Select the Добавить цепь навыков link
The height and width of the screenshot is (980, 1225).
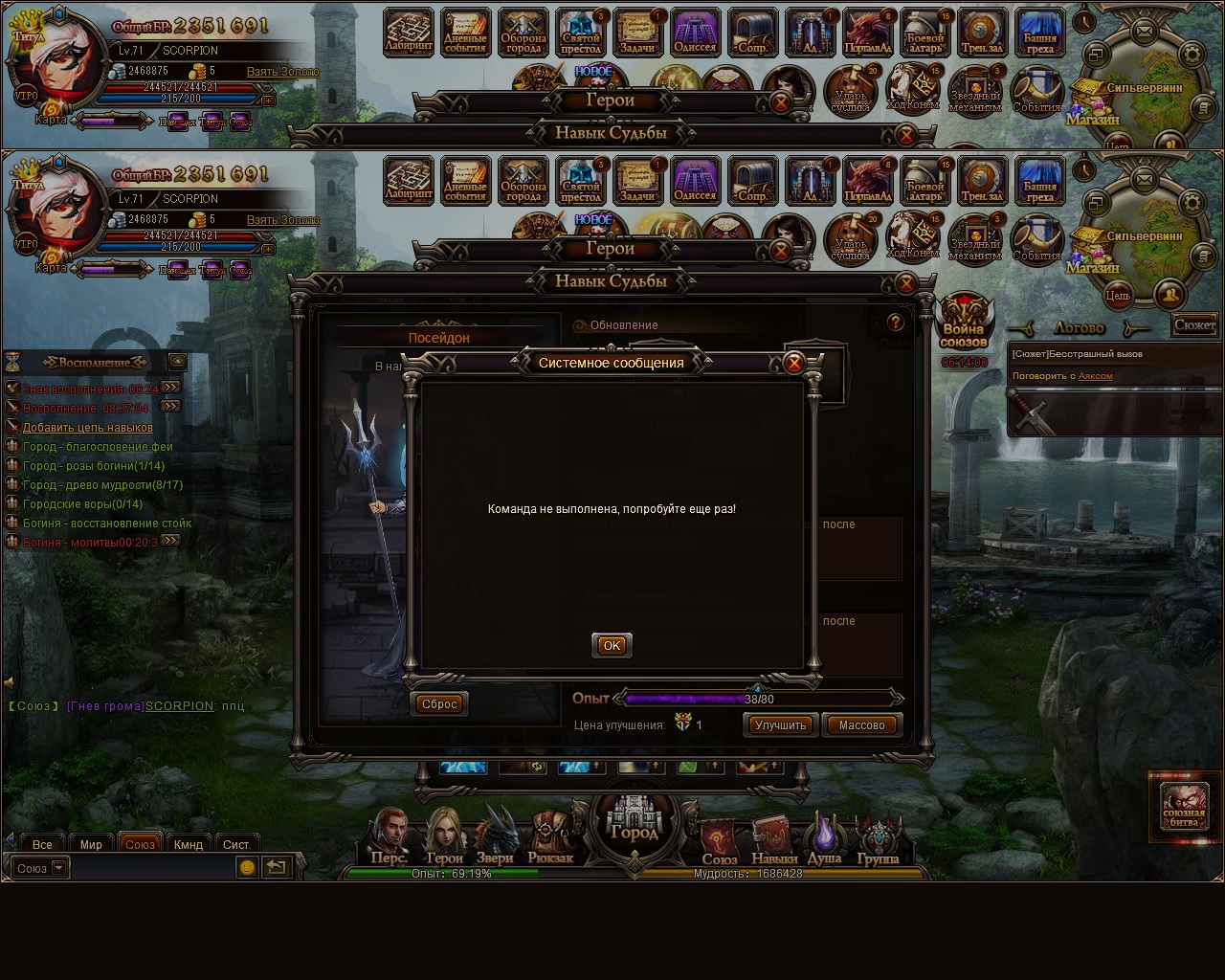[87, 428]
